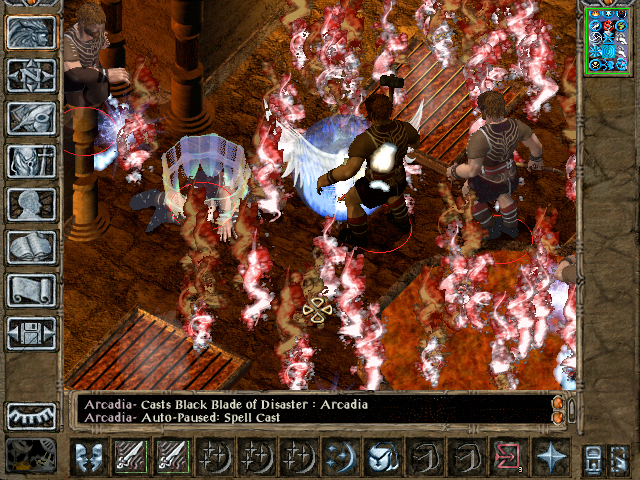Open cast spell crescent-and-stars button

[340, 457]
